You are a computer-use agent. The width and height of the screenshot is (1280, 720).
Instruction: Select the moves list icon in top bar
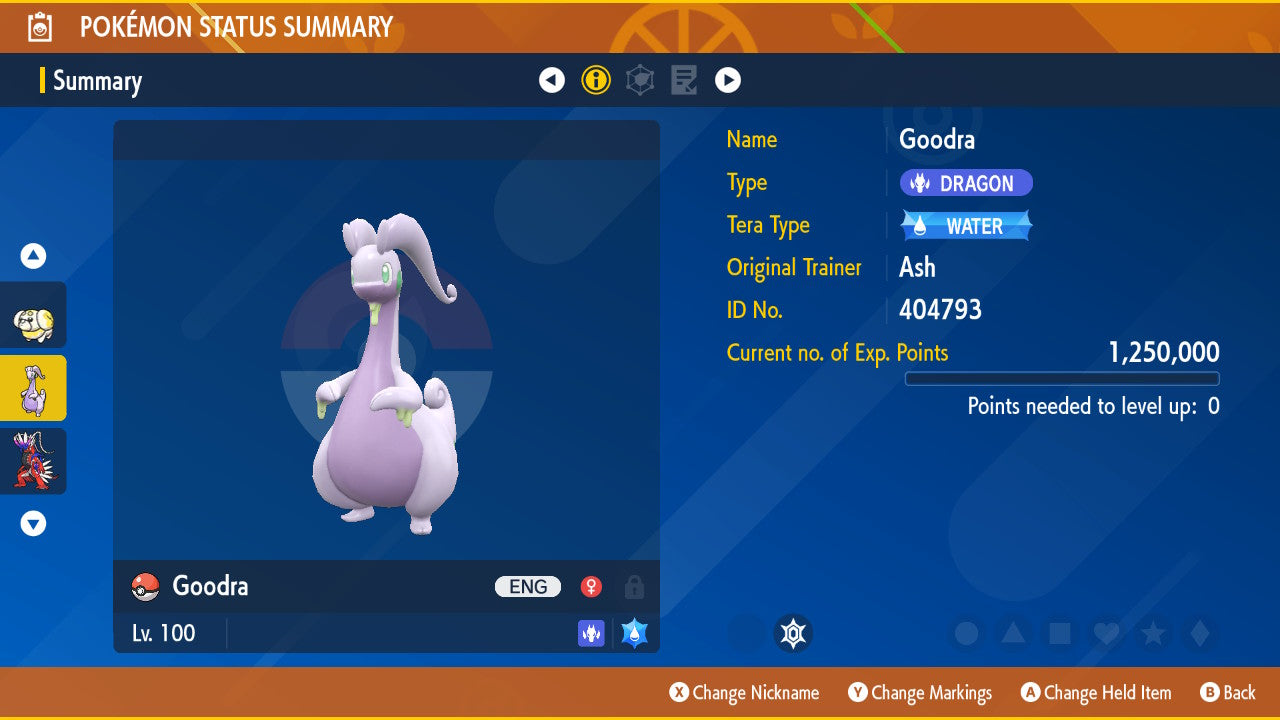pyautogui.click(x=684, y=79)
